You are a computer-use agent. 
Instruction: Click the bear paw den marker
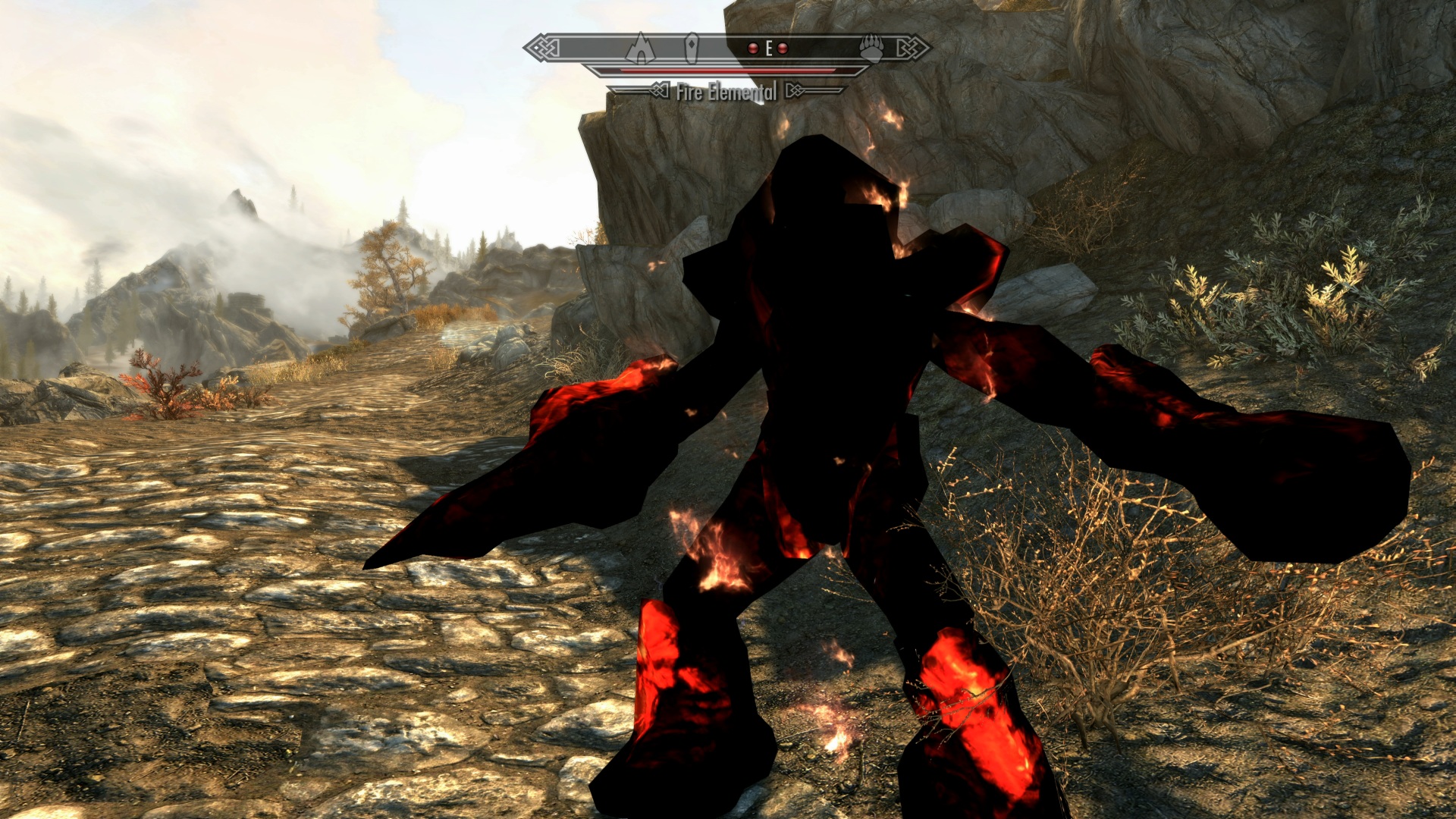[871, 49]
